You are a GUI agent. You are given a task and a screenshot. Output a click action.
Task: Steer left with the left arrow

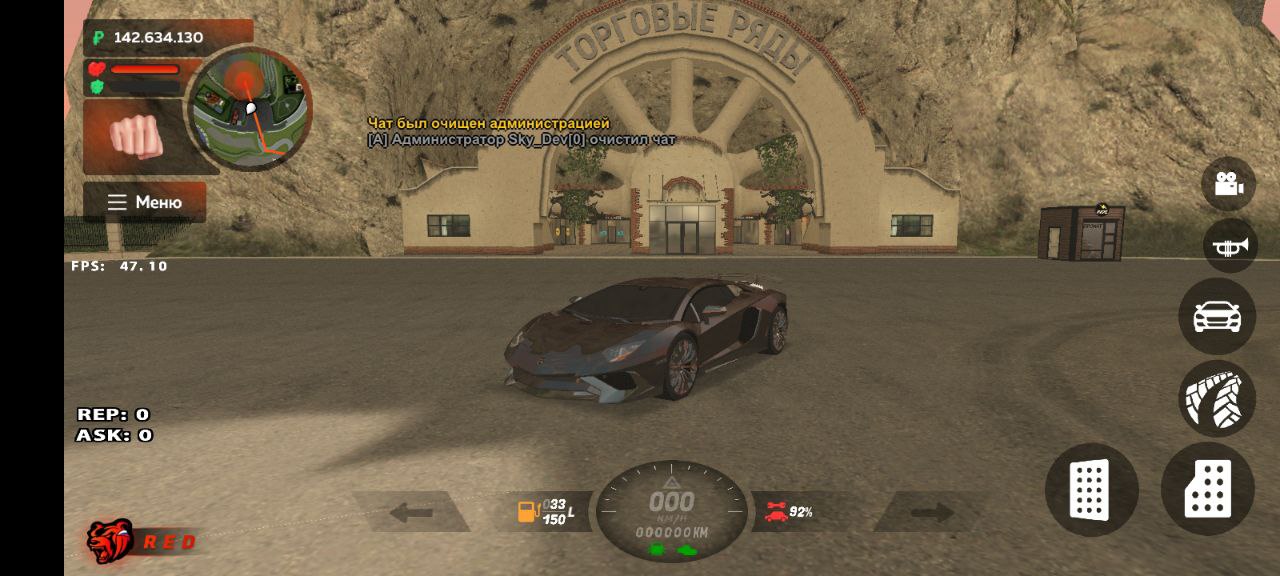click(411, 513)
